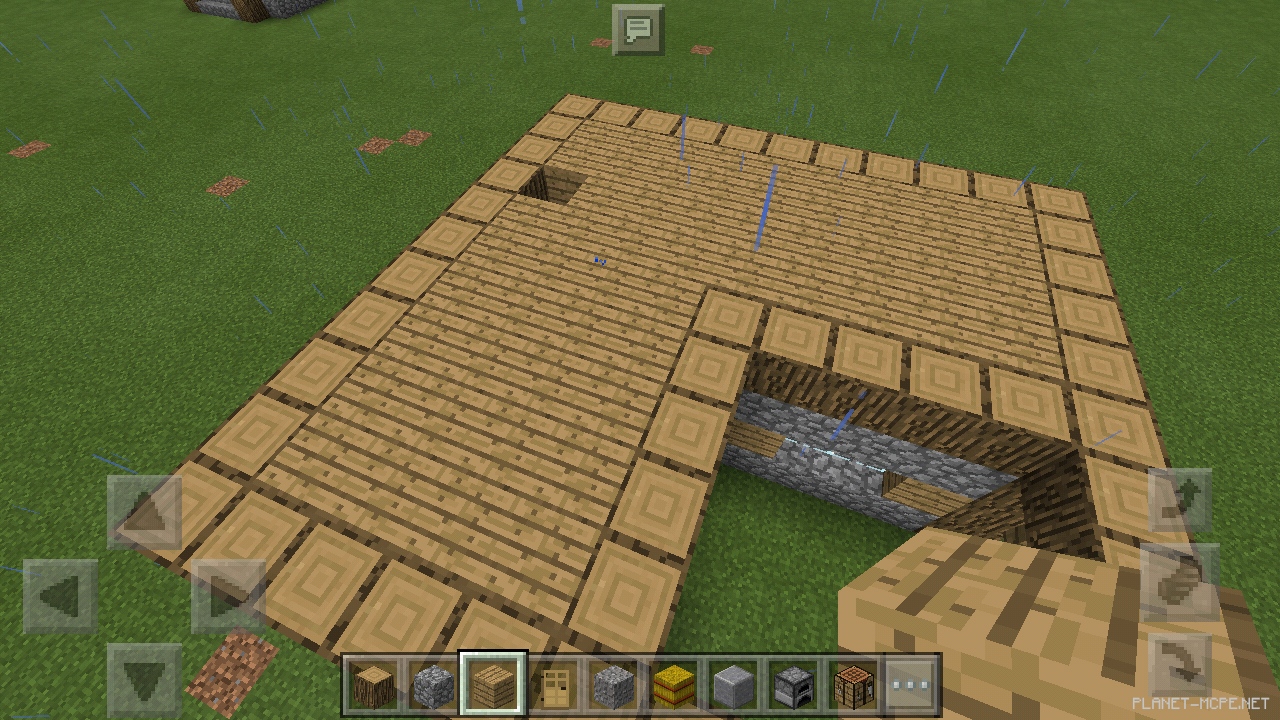Select the cobblestone block
The width and height of the screenshot is (1280, 720).
tap(432, 685)
